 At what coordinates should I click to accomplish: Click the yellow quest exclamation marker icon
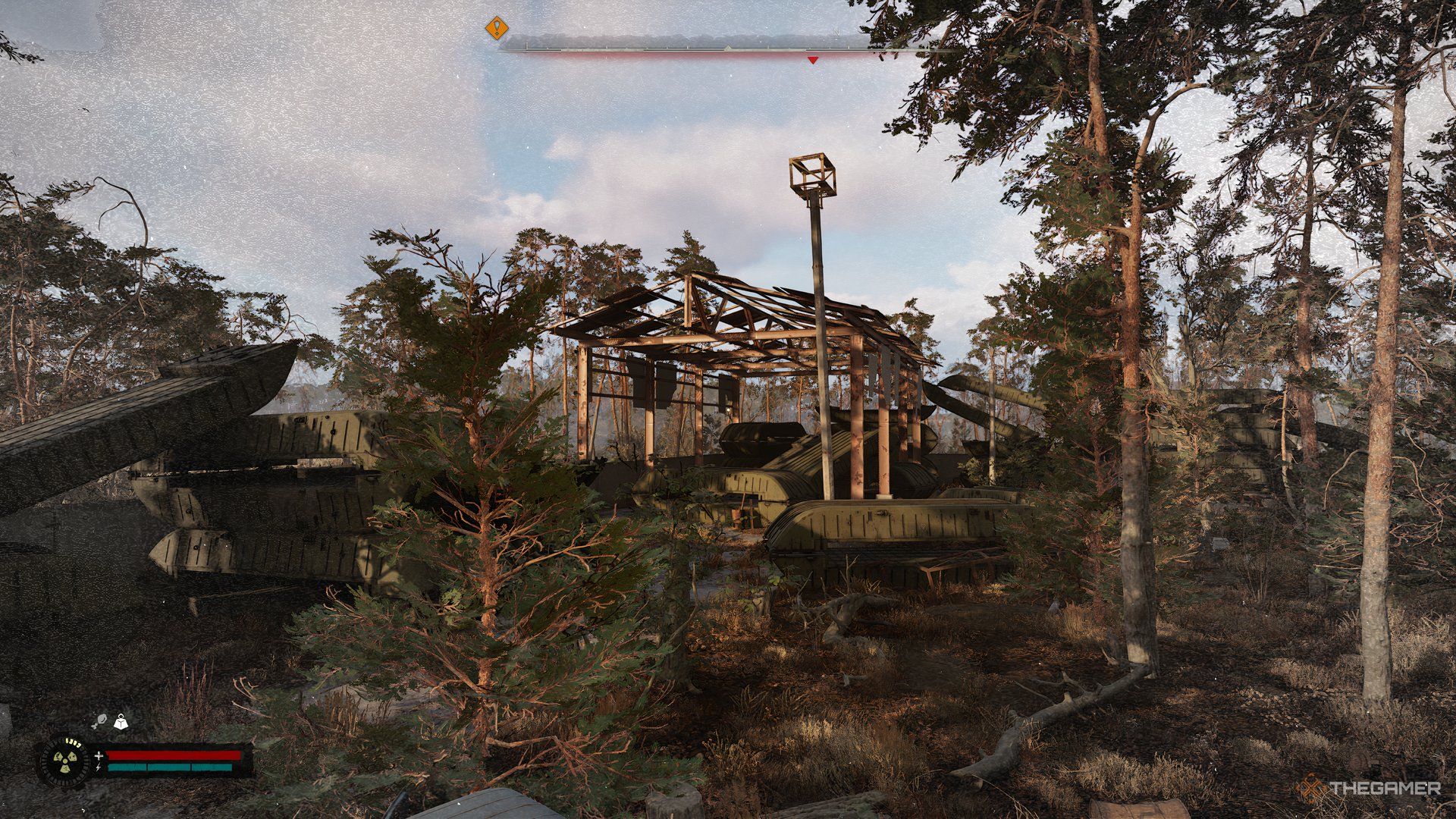point(497,28)
